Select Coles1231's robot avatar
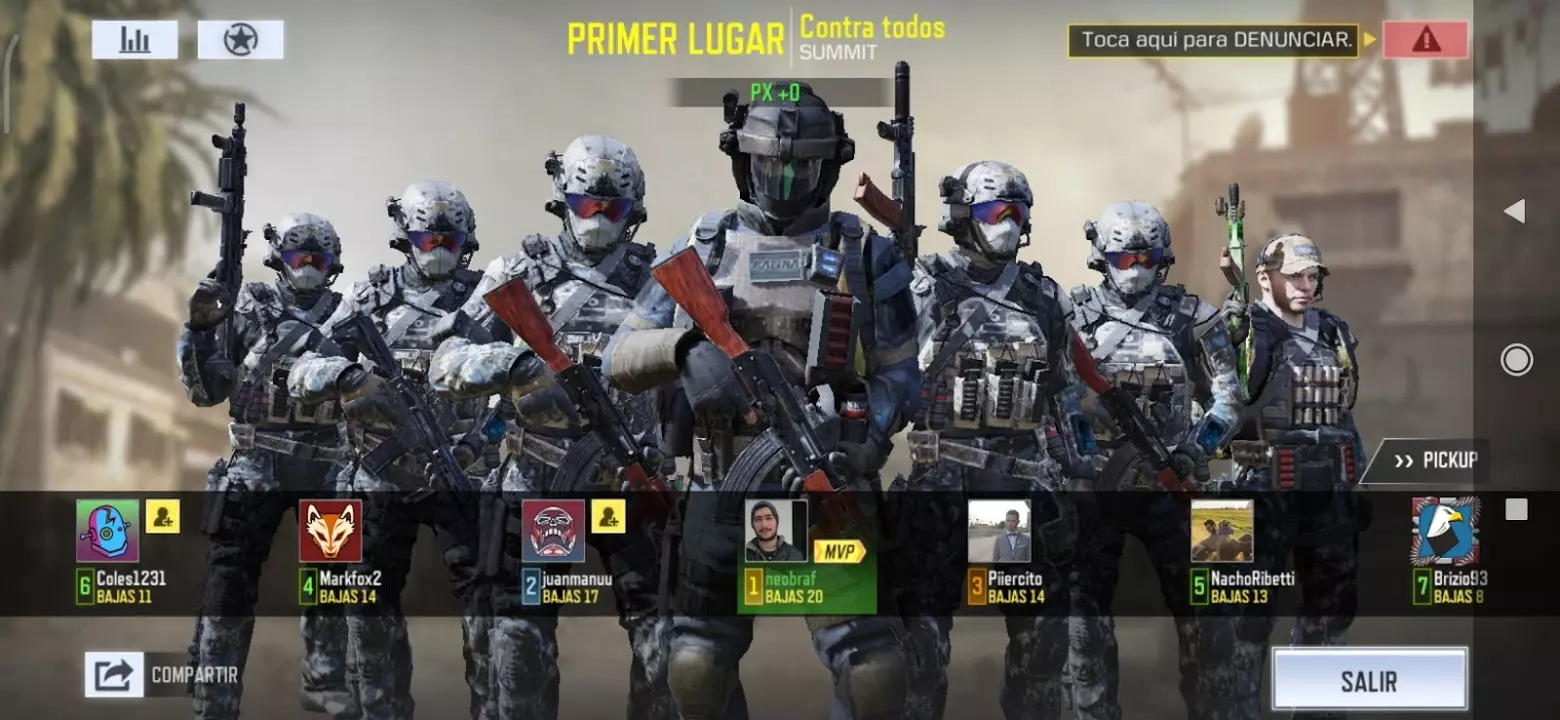The height and width of the screenshot is (720, 1560). pyautogui.click(x=108, y=531)
